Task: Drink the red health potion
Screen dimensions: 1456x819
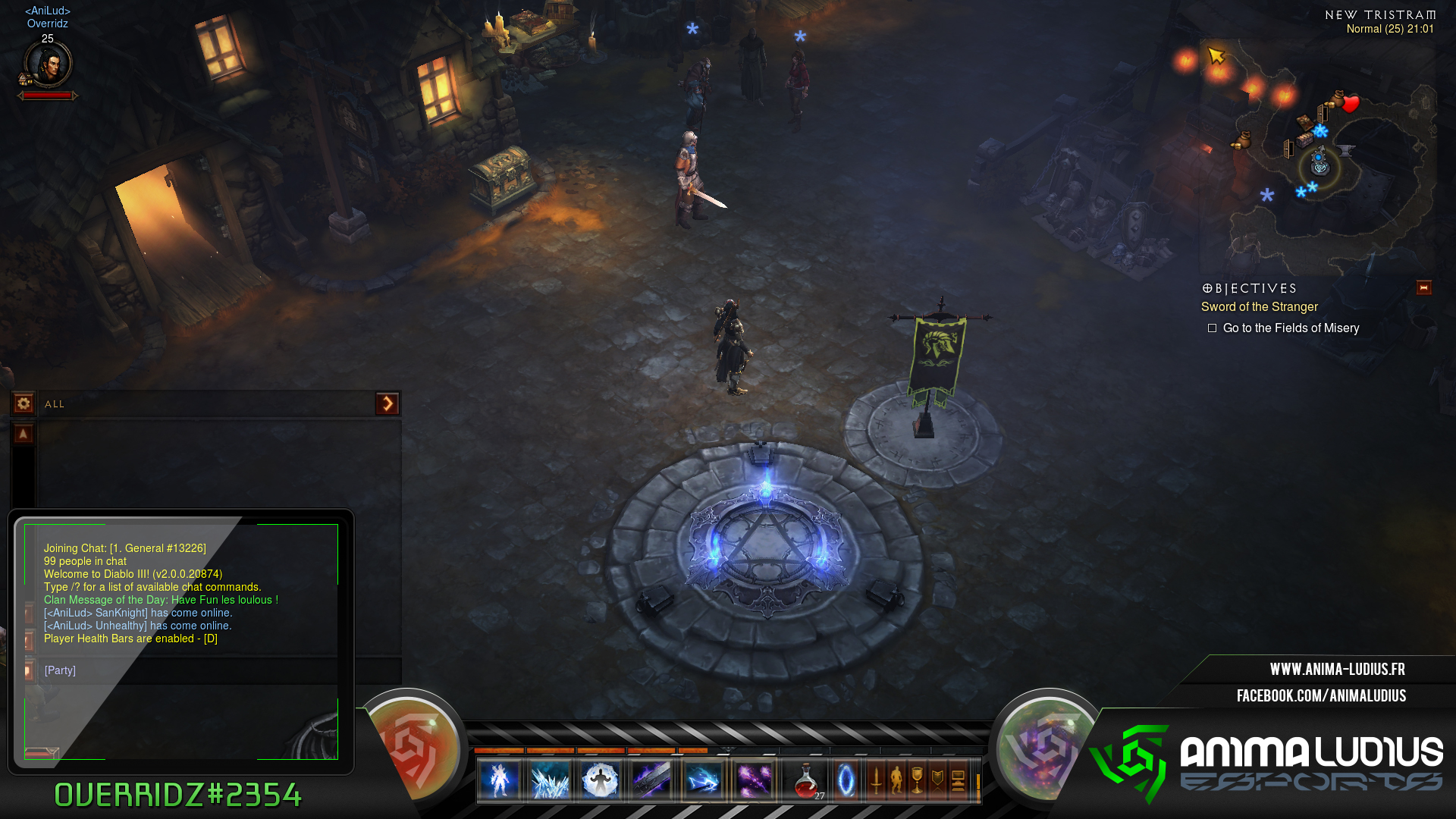Action: click(x=807, y=780)
